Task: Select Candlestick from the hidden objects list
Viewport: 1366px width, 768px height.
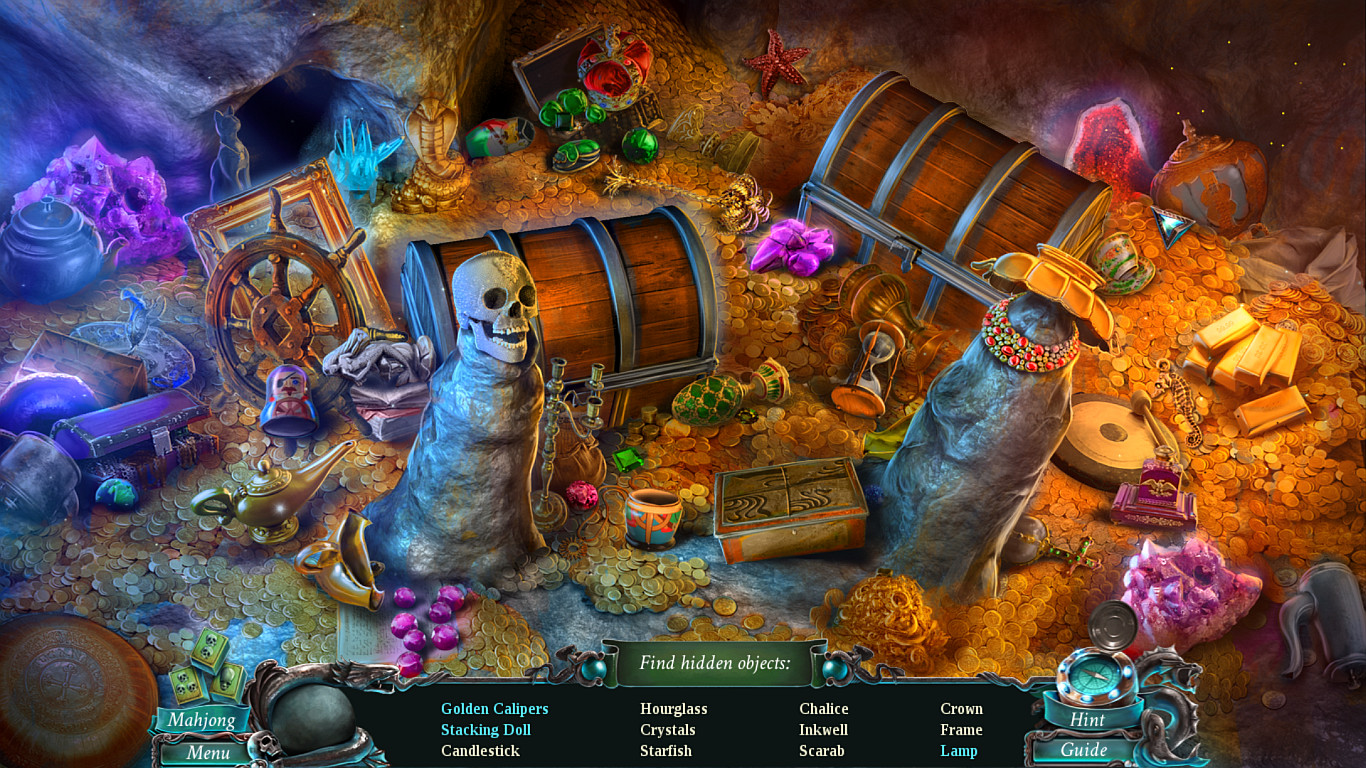Action: tap(481, 750)
